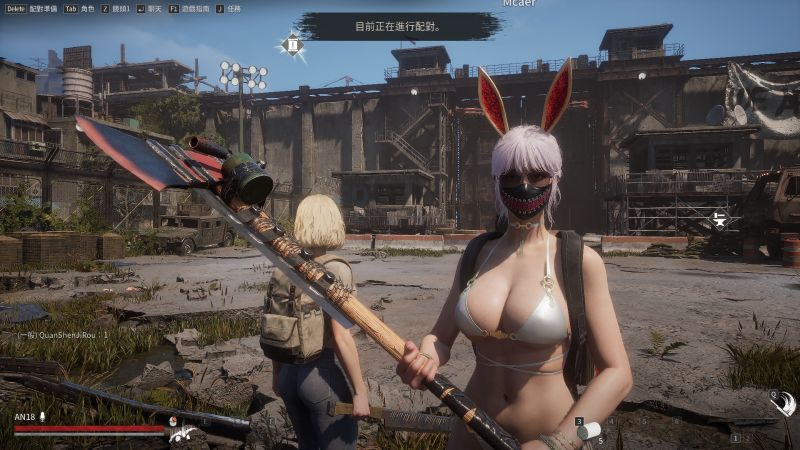Select the bandage roll in quick slot 3
Image resolution: width=800 pixels, height=450 pixels.
(590, 432)
